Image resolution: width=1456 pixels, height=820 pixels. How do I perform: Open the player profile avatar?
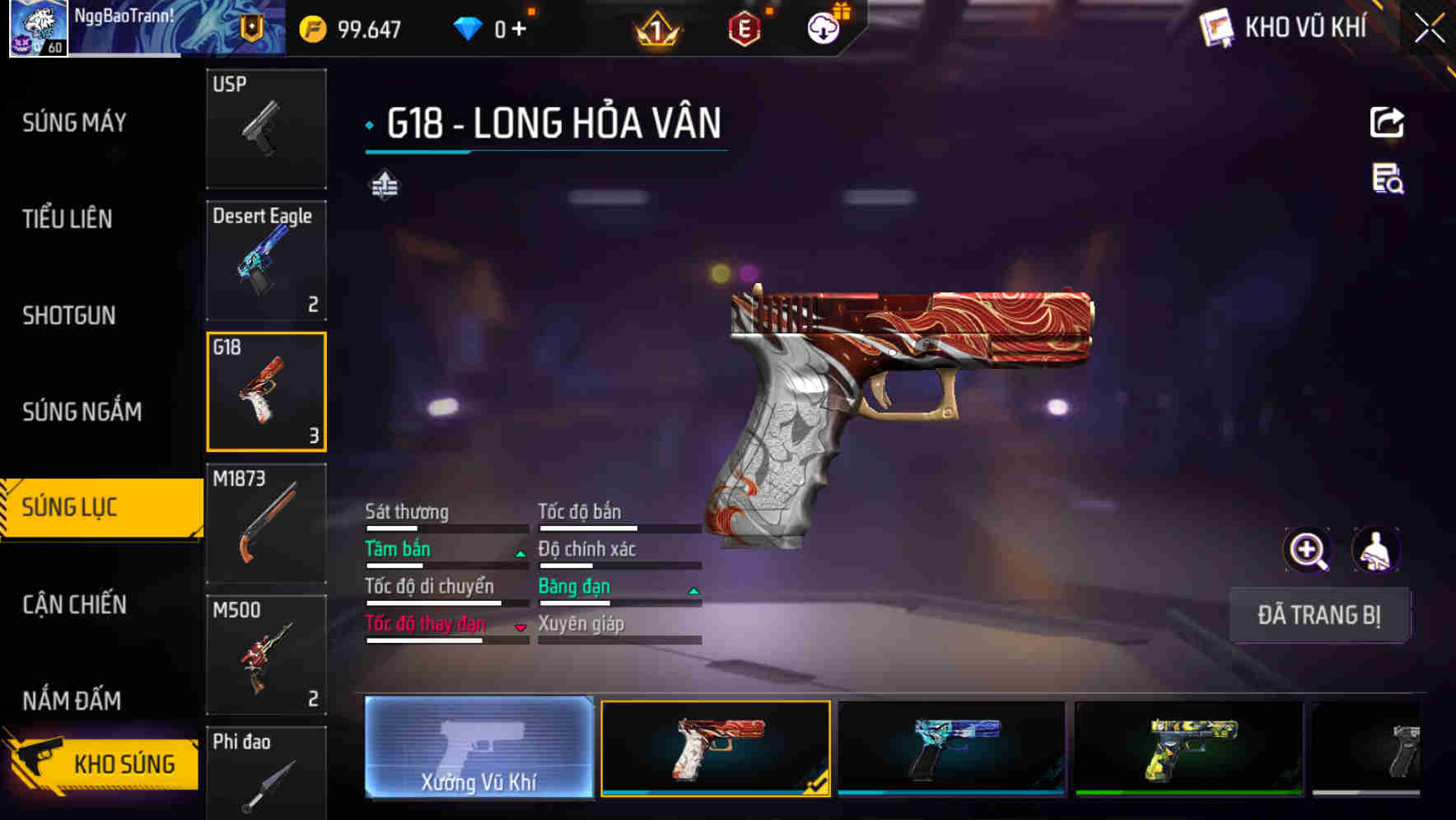coord(38,29)
